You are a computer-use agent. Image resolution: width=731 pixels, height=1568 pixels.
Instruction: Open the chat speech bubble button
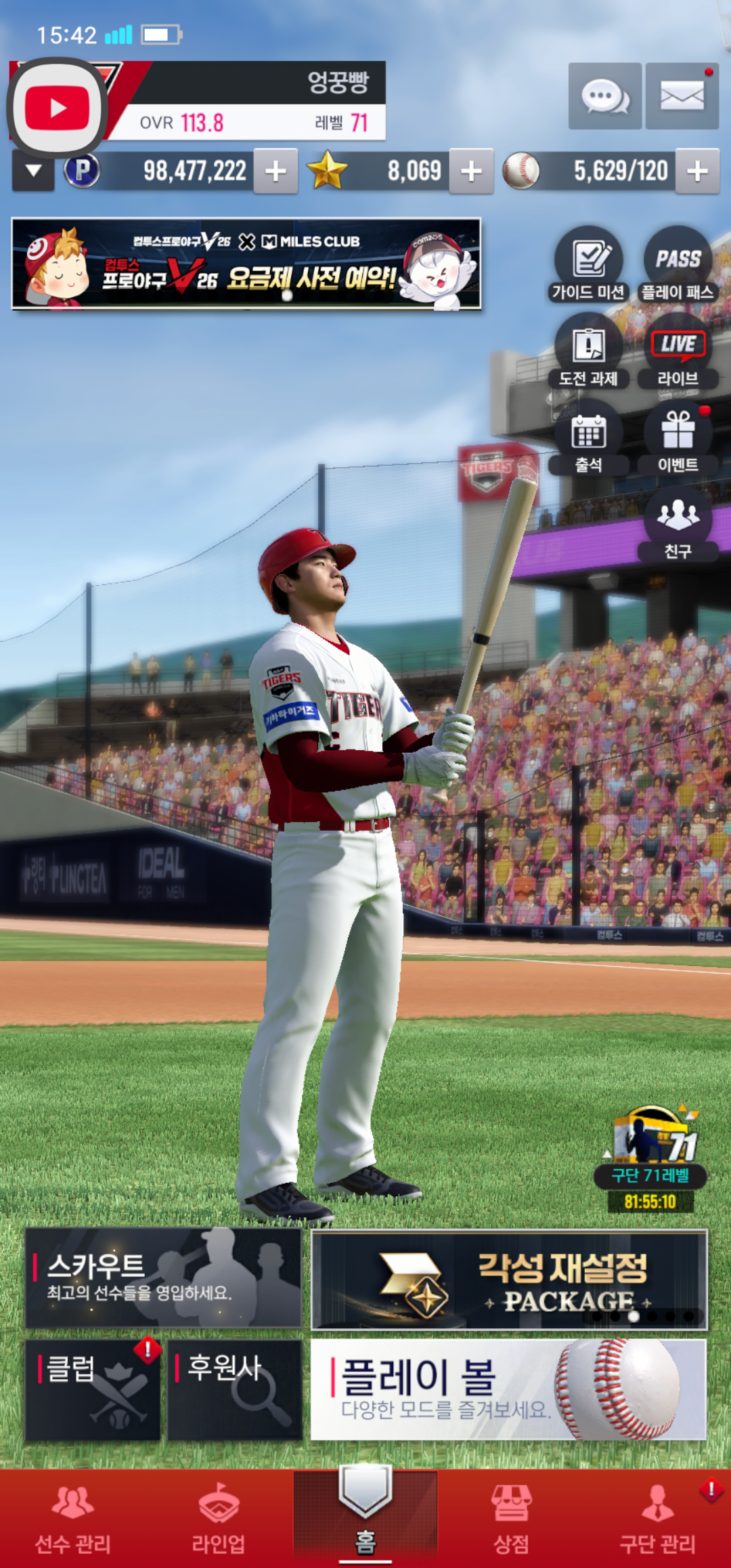(604, 96)
